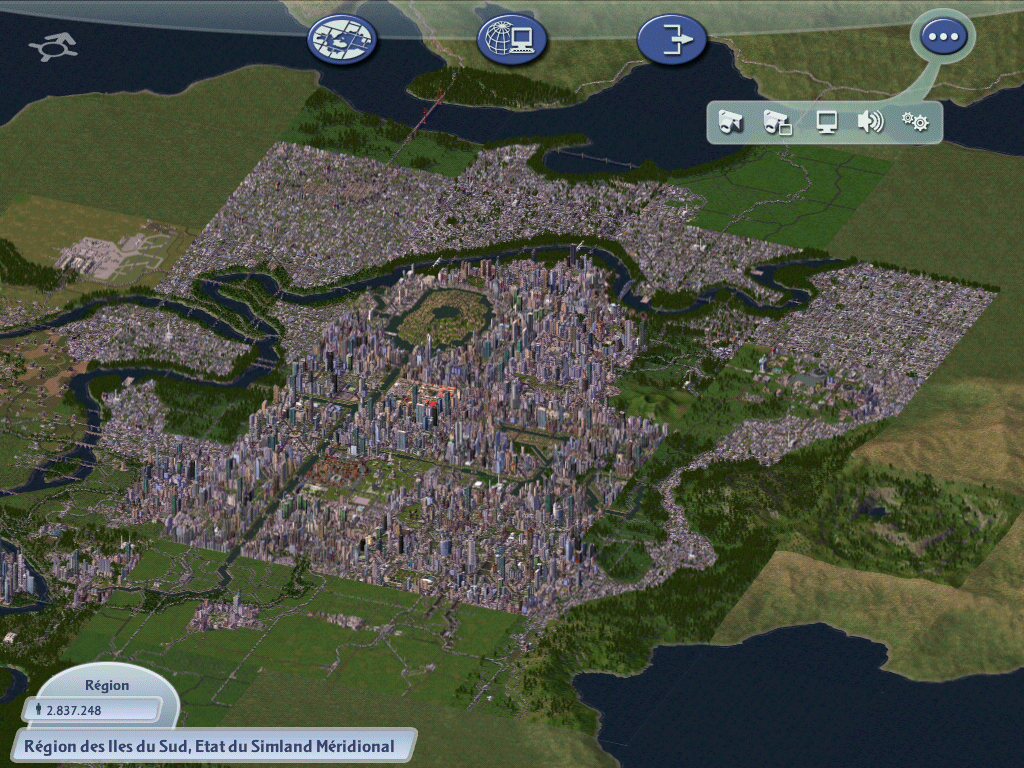Open the monitor display settings icon
Image resolution: width=1024 pixels, height=768 pixels.
pos(826,122)
